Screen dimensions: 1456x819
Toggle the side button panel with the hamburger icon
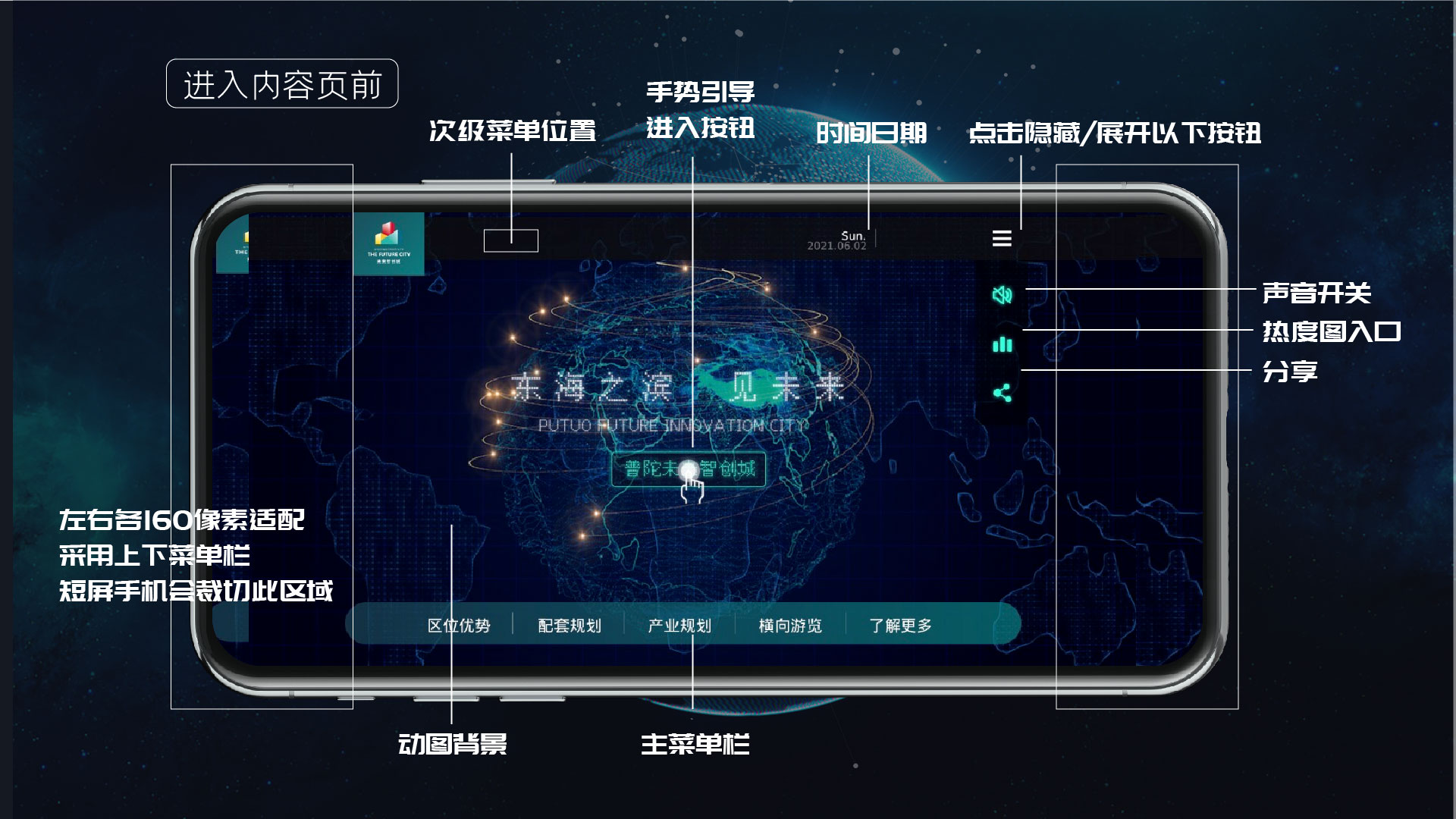pyautogui.click(x=1002, y=239)
